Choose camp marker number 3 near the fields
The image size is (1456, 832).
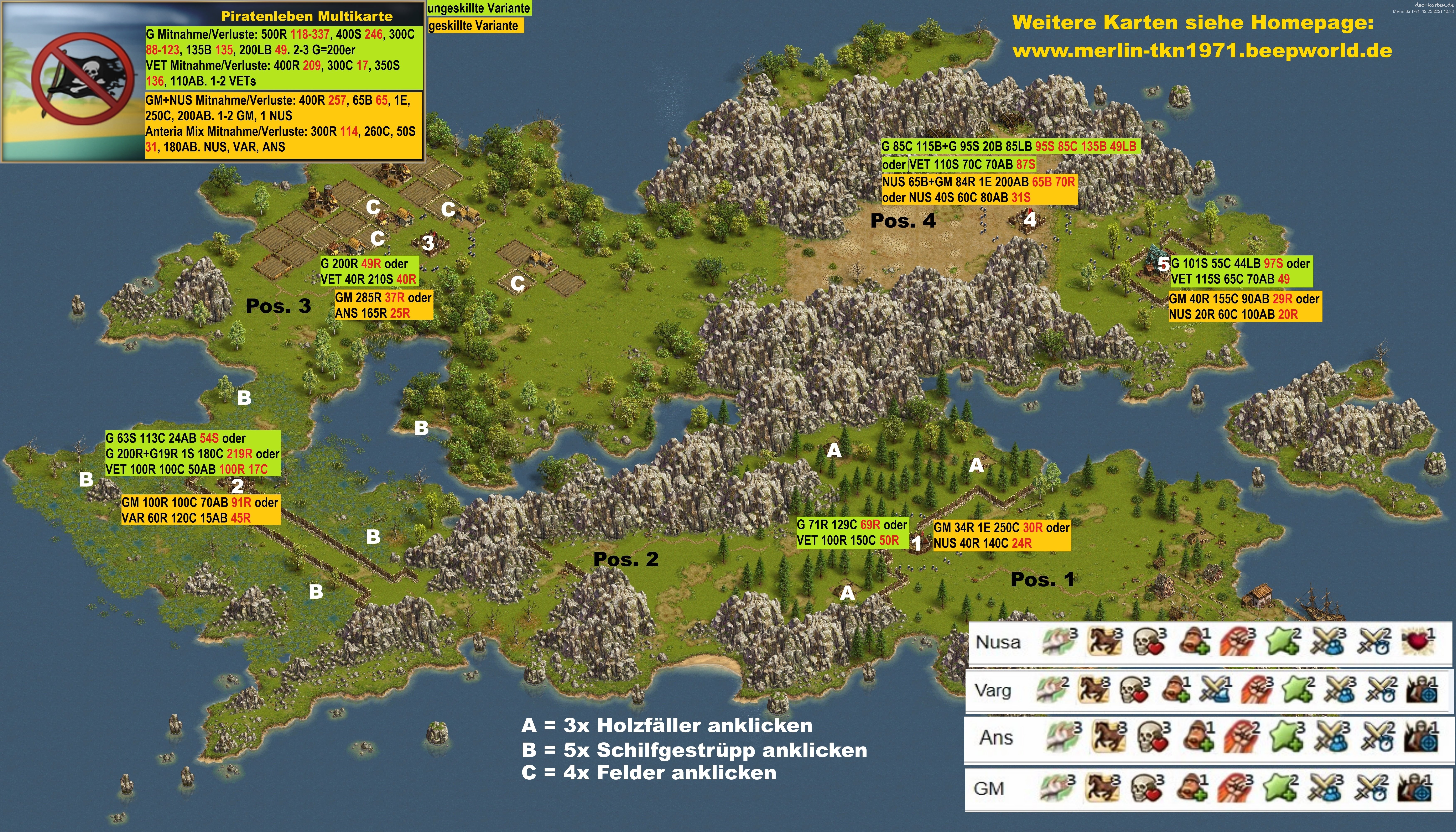click(x=428, y=243)
